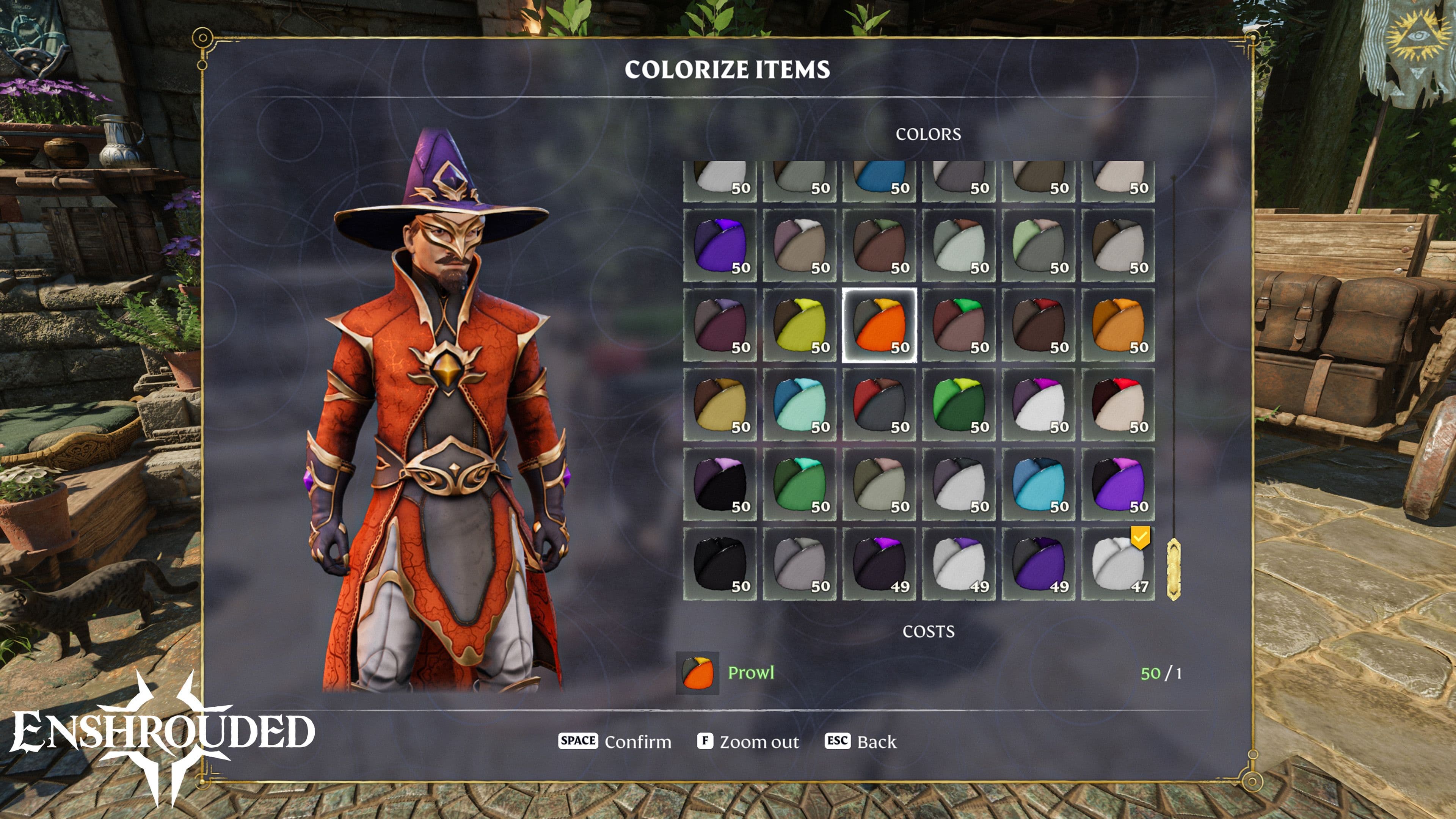1456x819 pixels.
Task: Select the highlighted orange Prowl dye swatch
Action: coord(879,325)
